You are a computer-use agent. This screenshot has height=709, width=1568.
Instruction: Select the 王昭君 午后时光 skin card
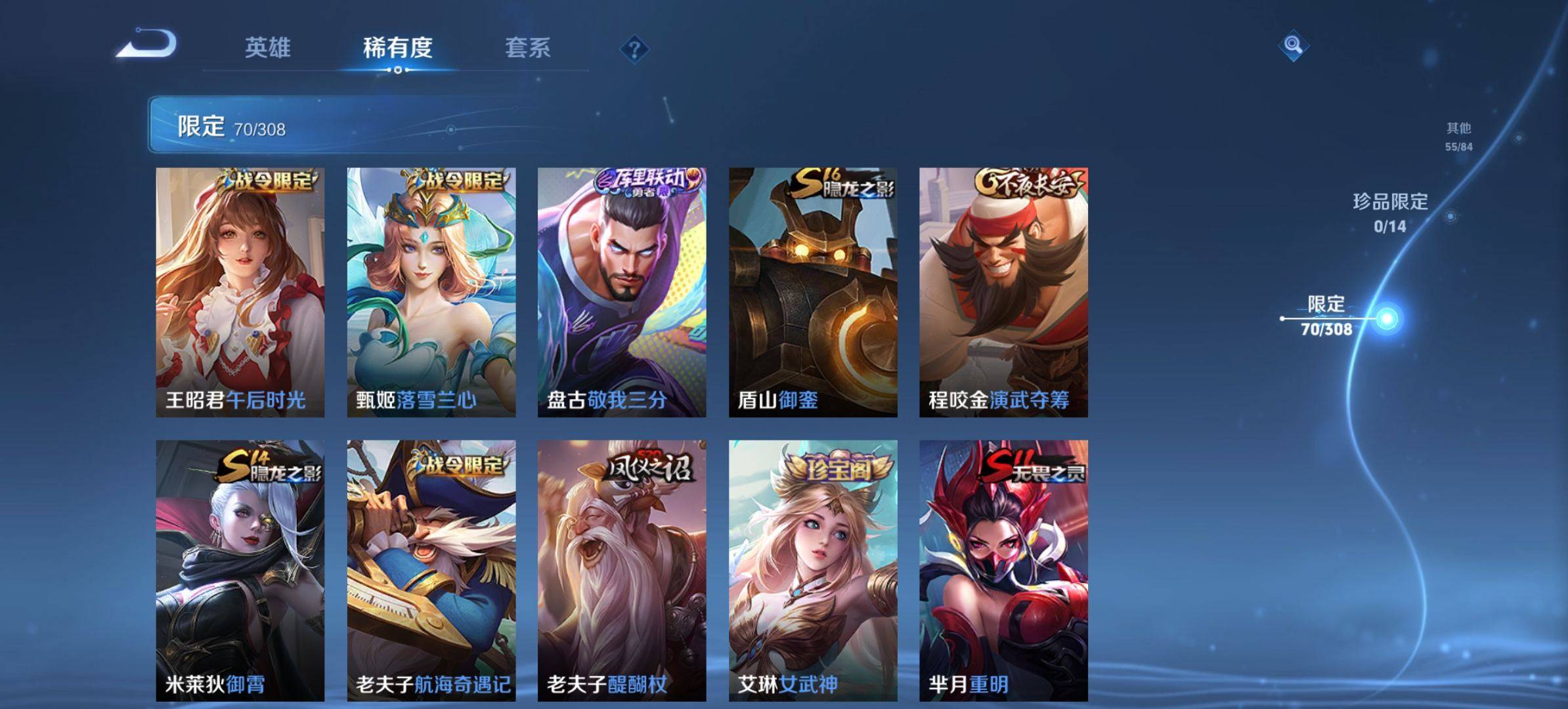(240, 292)
